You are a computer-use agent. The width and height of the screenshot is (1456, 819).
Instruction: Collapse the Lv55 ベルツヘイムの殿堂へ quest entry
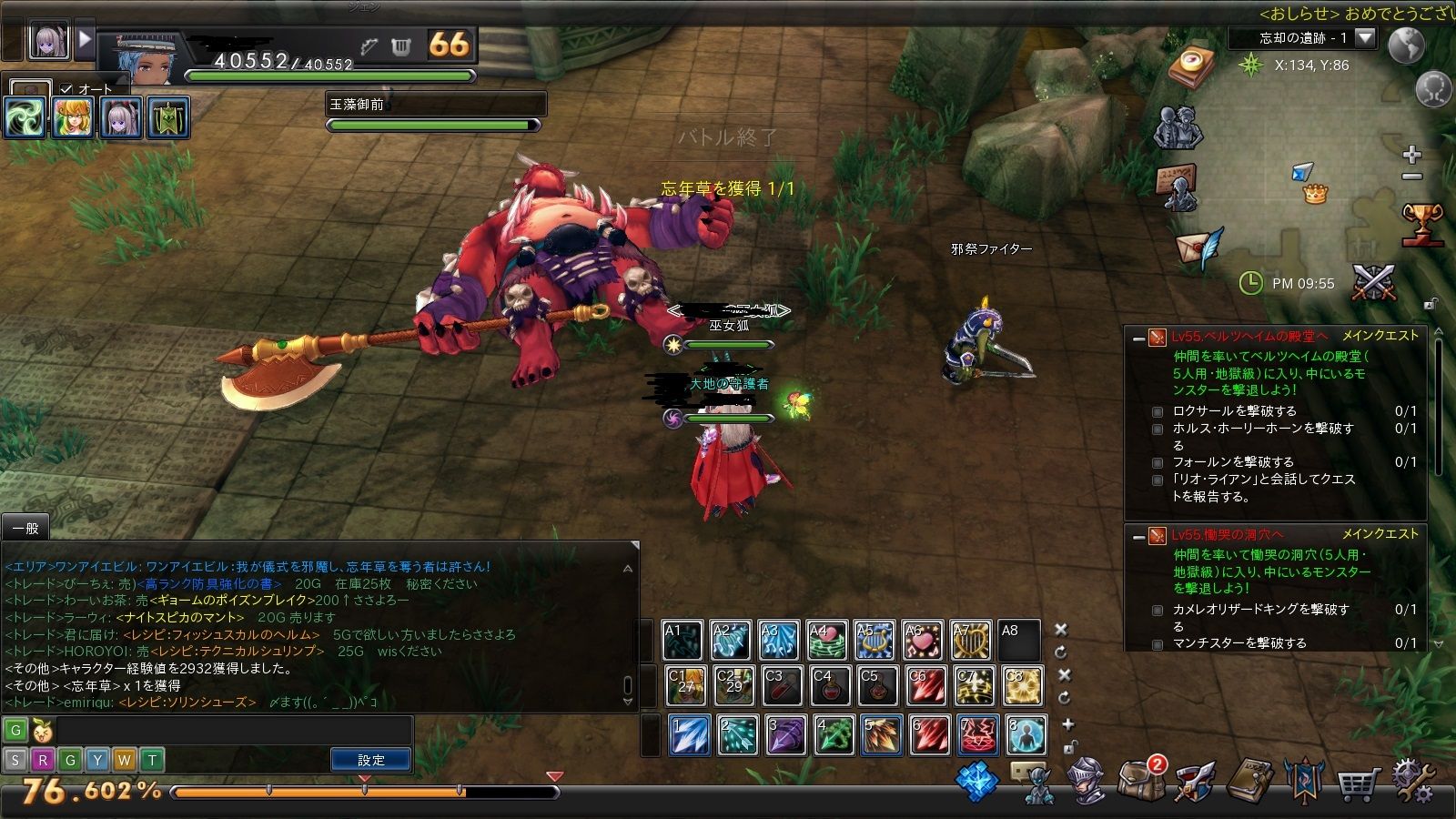(1137, 339)
